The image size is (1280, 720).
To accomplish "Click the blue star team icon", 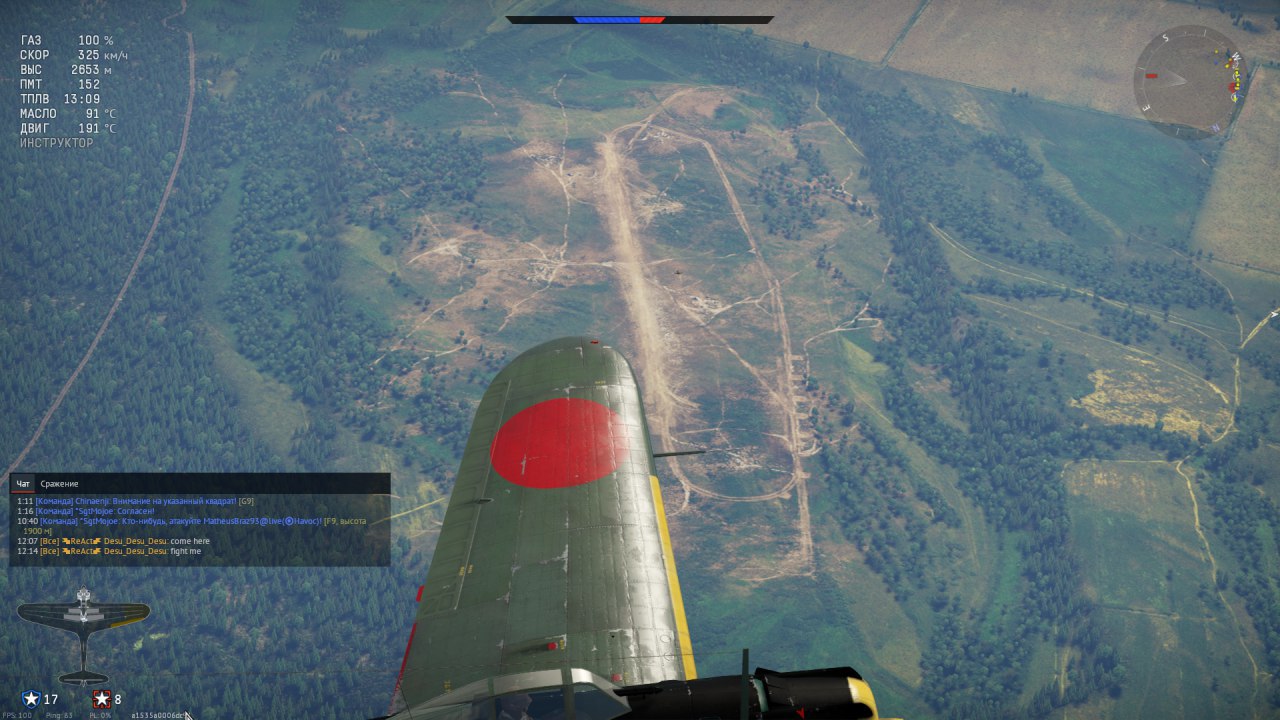I will 31,699.
